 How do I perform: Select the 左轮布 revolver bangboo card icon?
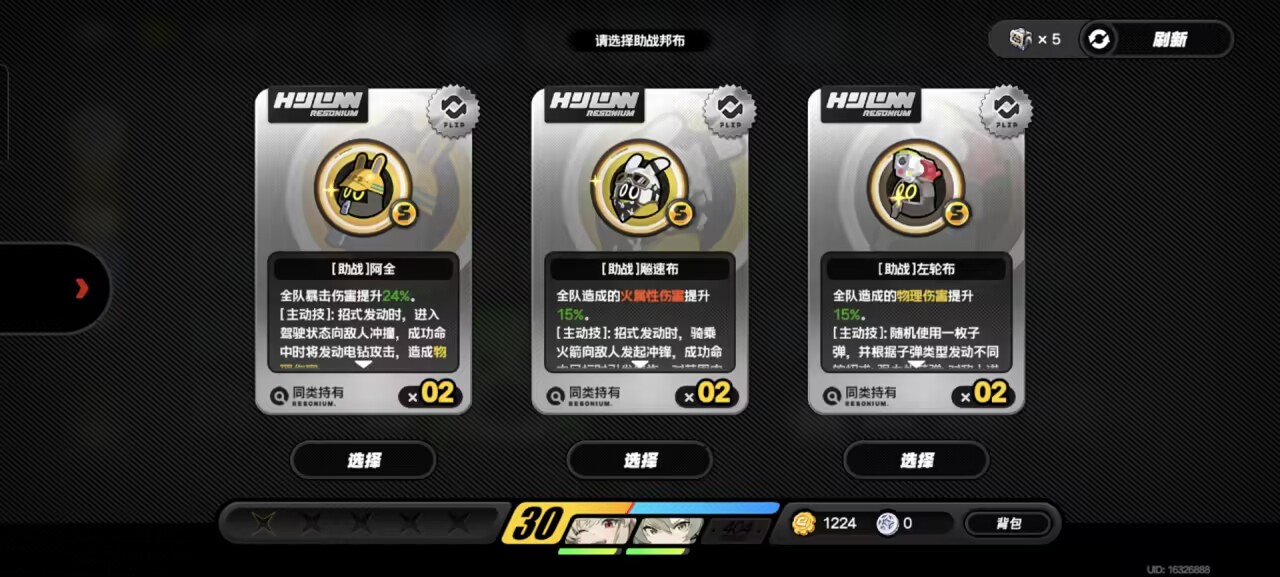pyautogui.click(x=916, y=187)
